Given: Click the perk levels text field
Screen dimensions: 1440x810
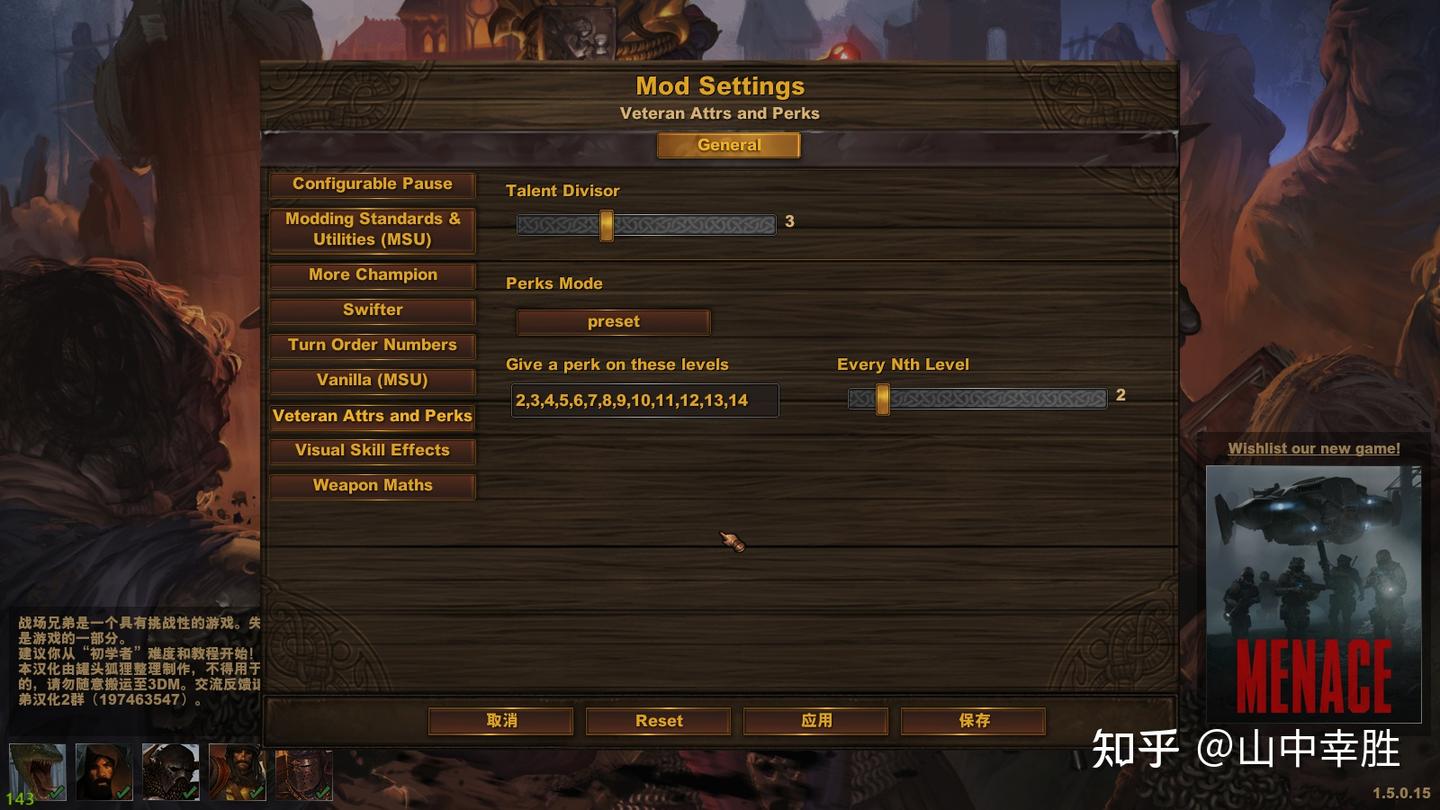Looking at the screenshot, I should [644, 400].
